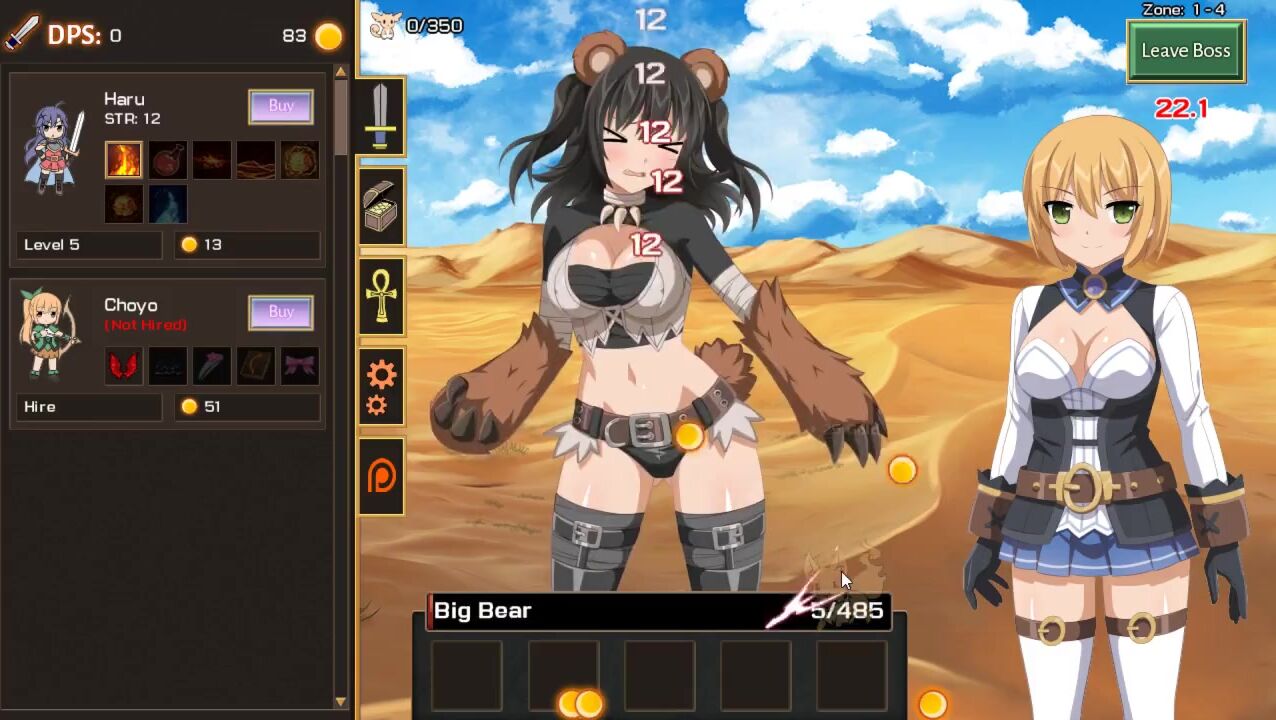The height and width of the screenshot is (720, 1276).
Task: Hire Choyo the archer
Action: [x=90, y=407]
